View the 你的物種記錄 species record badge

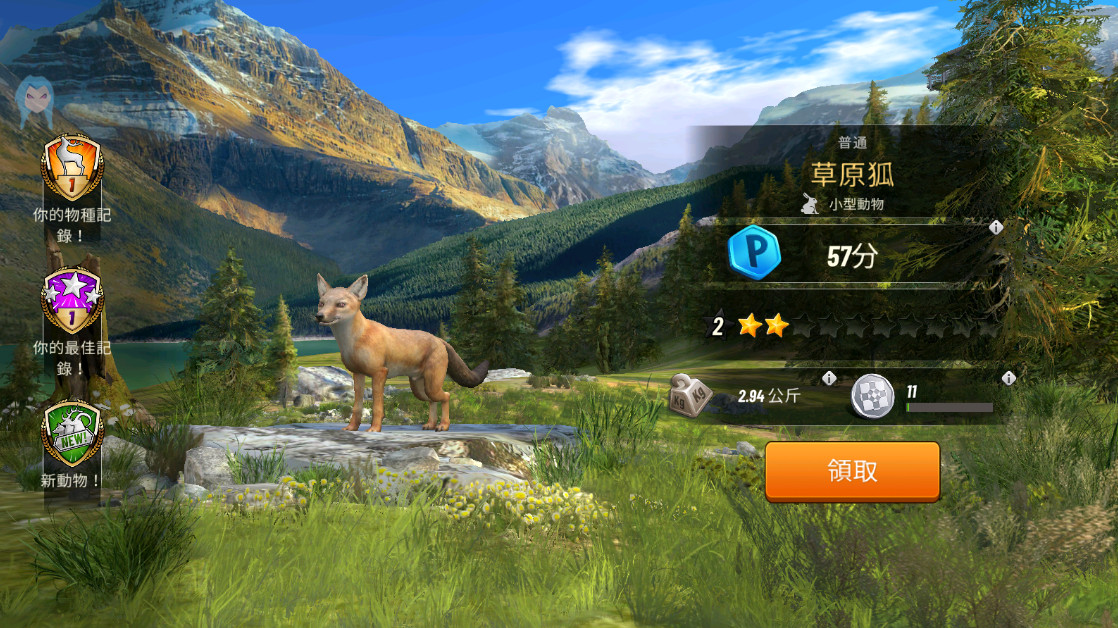click(71, 169)
